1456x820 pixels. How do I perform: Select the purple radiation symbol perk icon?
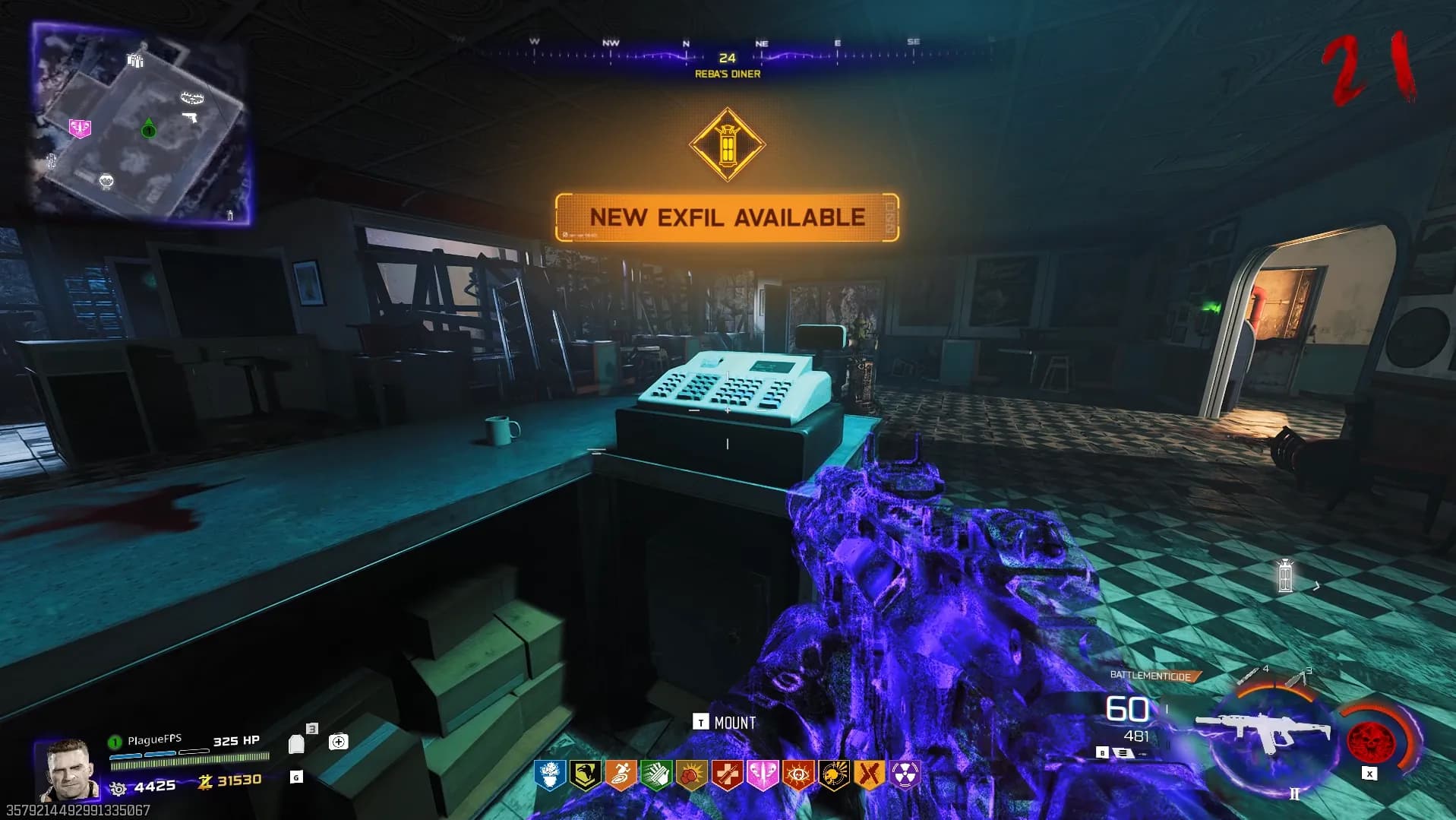(x=905, y=774)
